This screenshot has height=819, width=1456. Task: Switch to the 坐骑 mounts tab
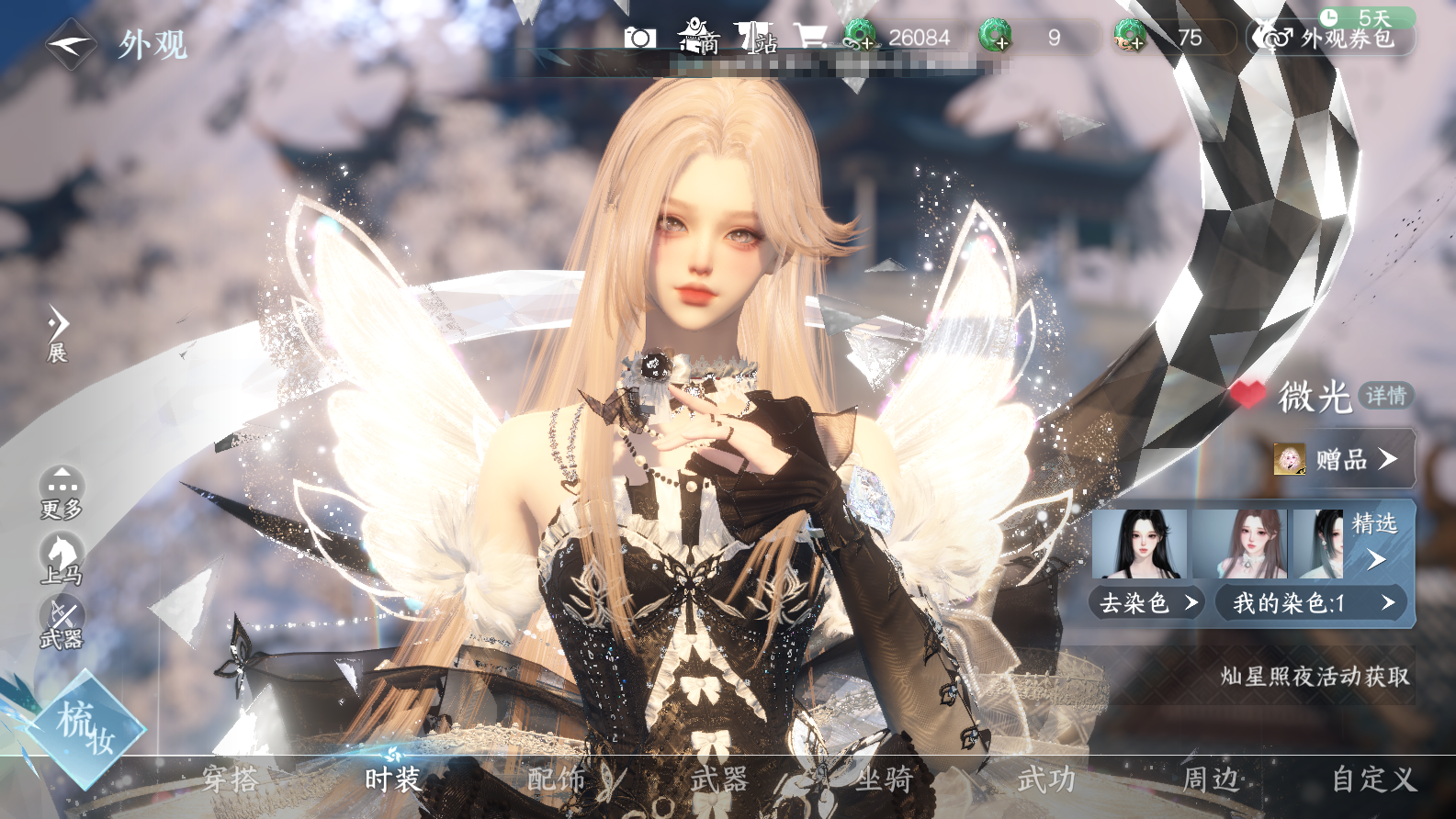[884, 780]
